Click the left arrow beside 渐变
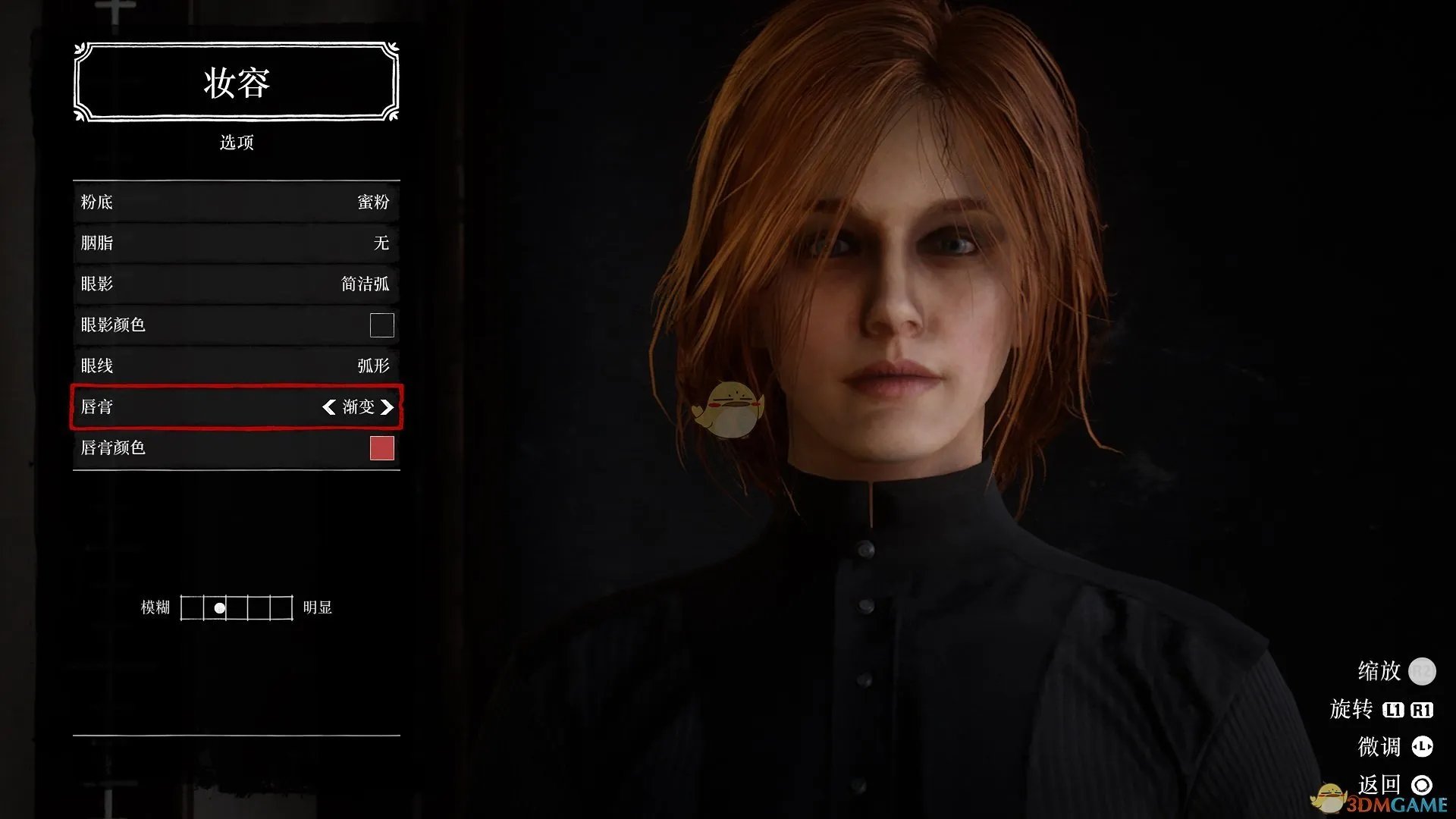The height and width of the screenshot is (819, 1456). (328, 407)
